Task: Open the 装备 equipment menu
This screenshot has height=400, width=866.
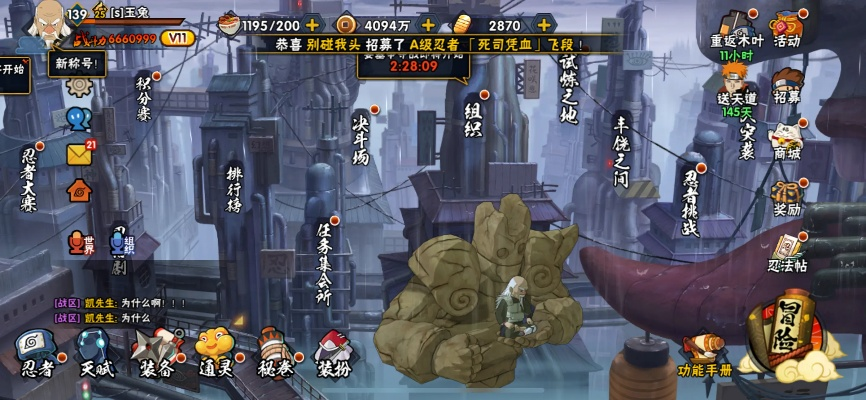Action: [x=157, y=352]
